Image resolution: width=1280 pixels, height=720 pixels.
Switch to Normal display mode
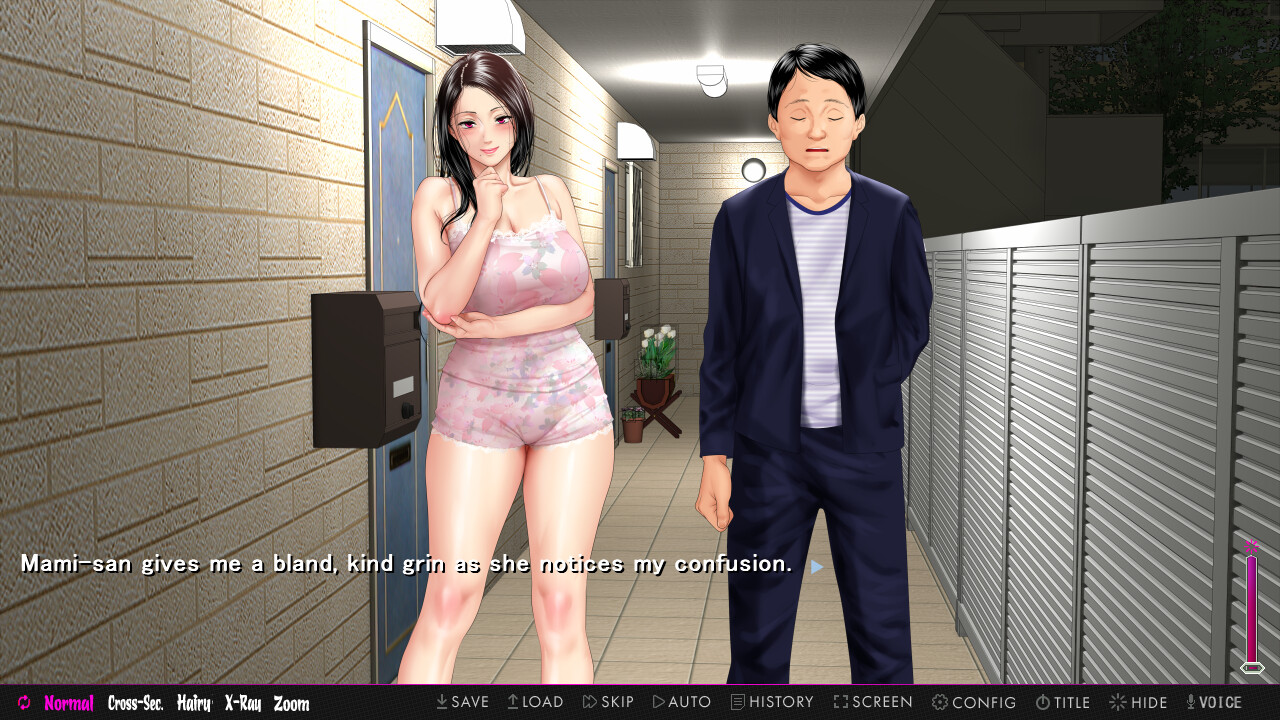tap(69, 703)
